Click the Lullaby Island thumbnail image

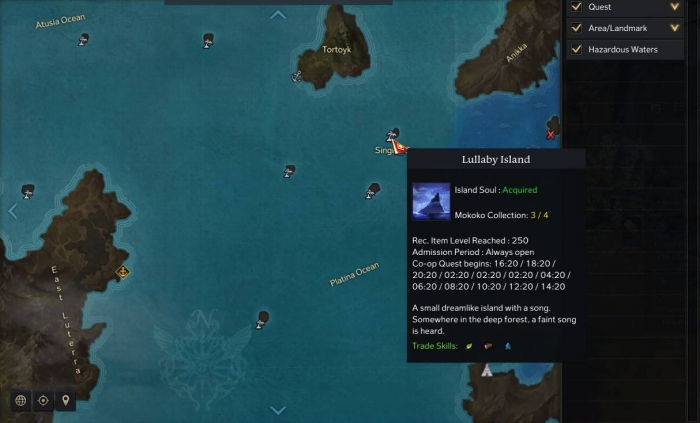[x=431, y=200]
